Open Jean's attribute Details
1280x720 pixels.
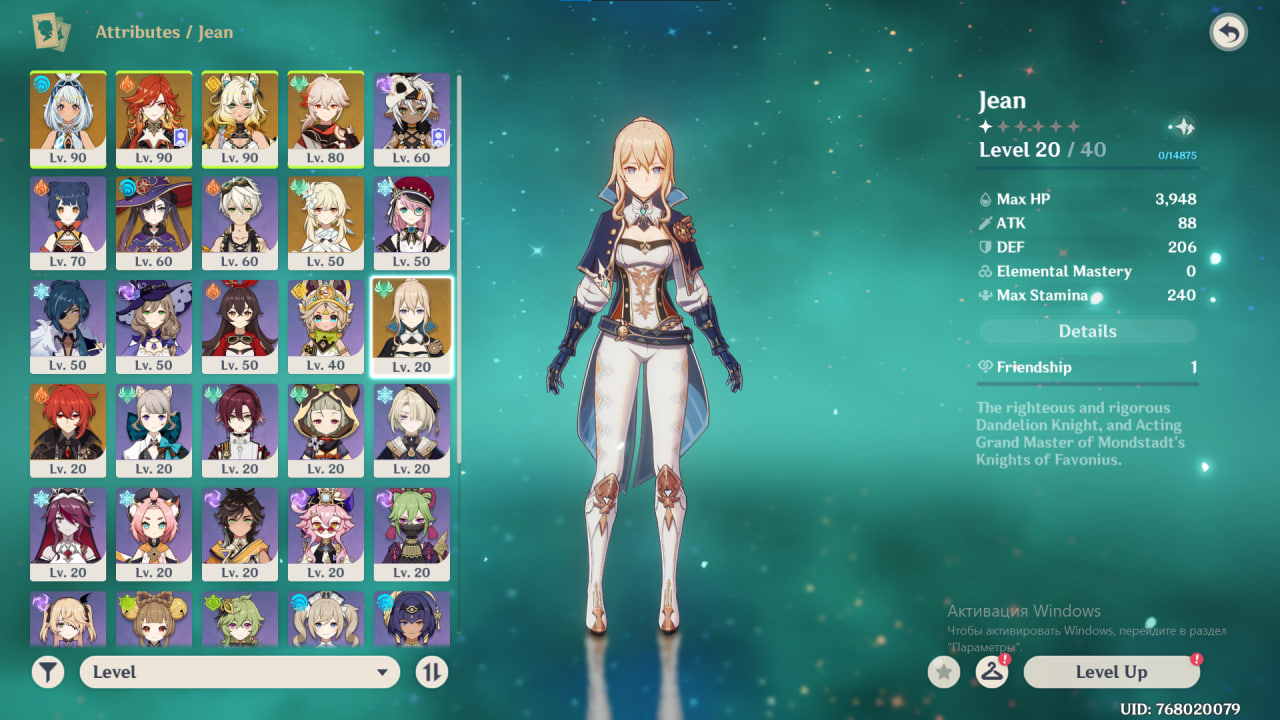(x=1087, y=331)
